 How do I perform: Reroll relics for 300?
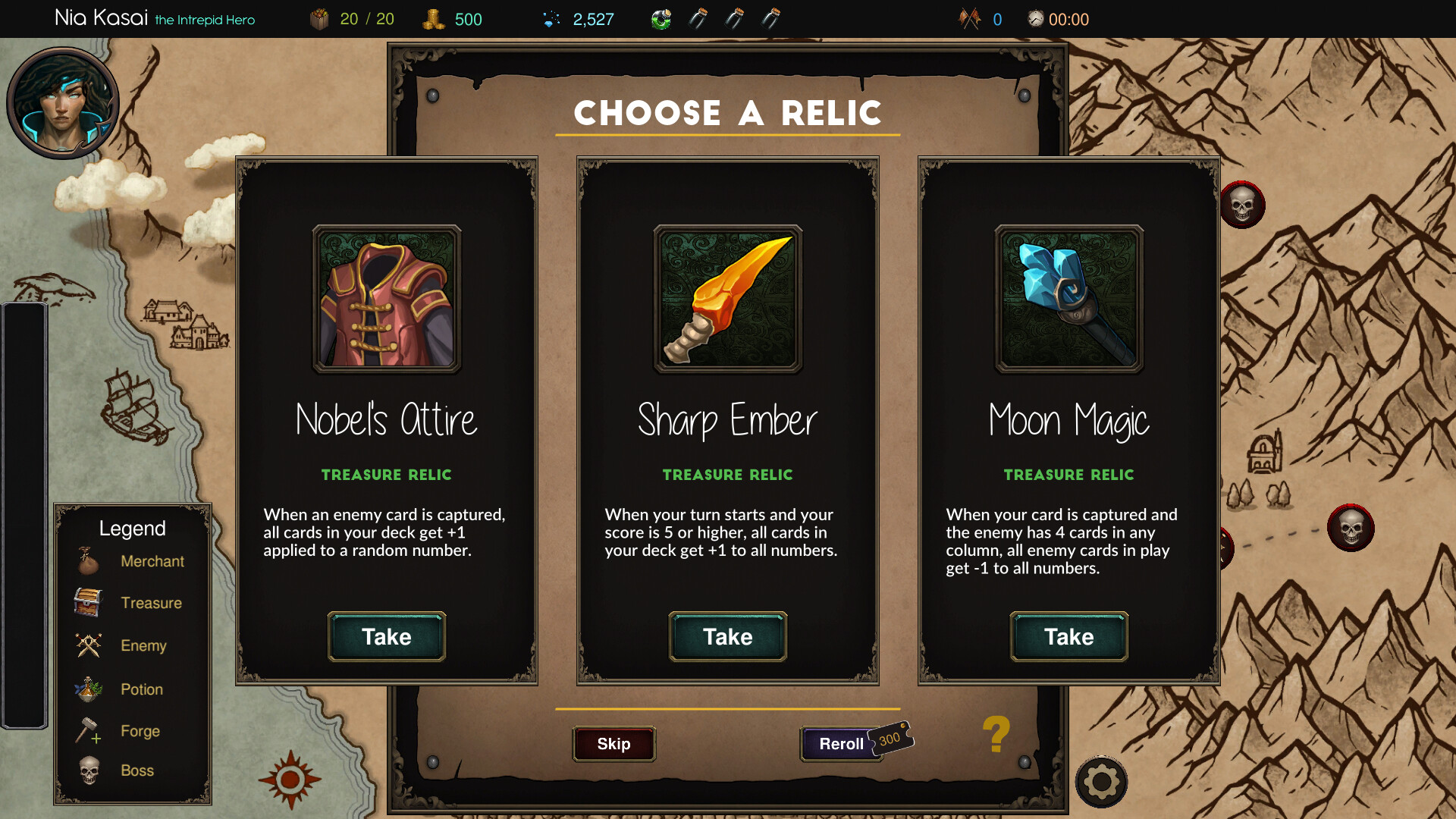[x=840, y=743]
